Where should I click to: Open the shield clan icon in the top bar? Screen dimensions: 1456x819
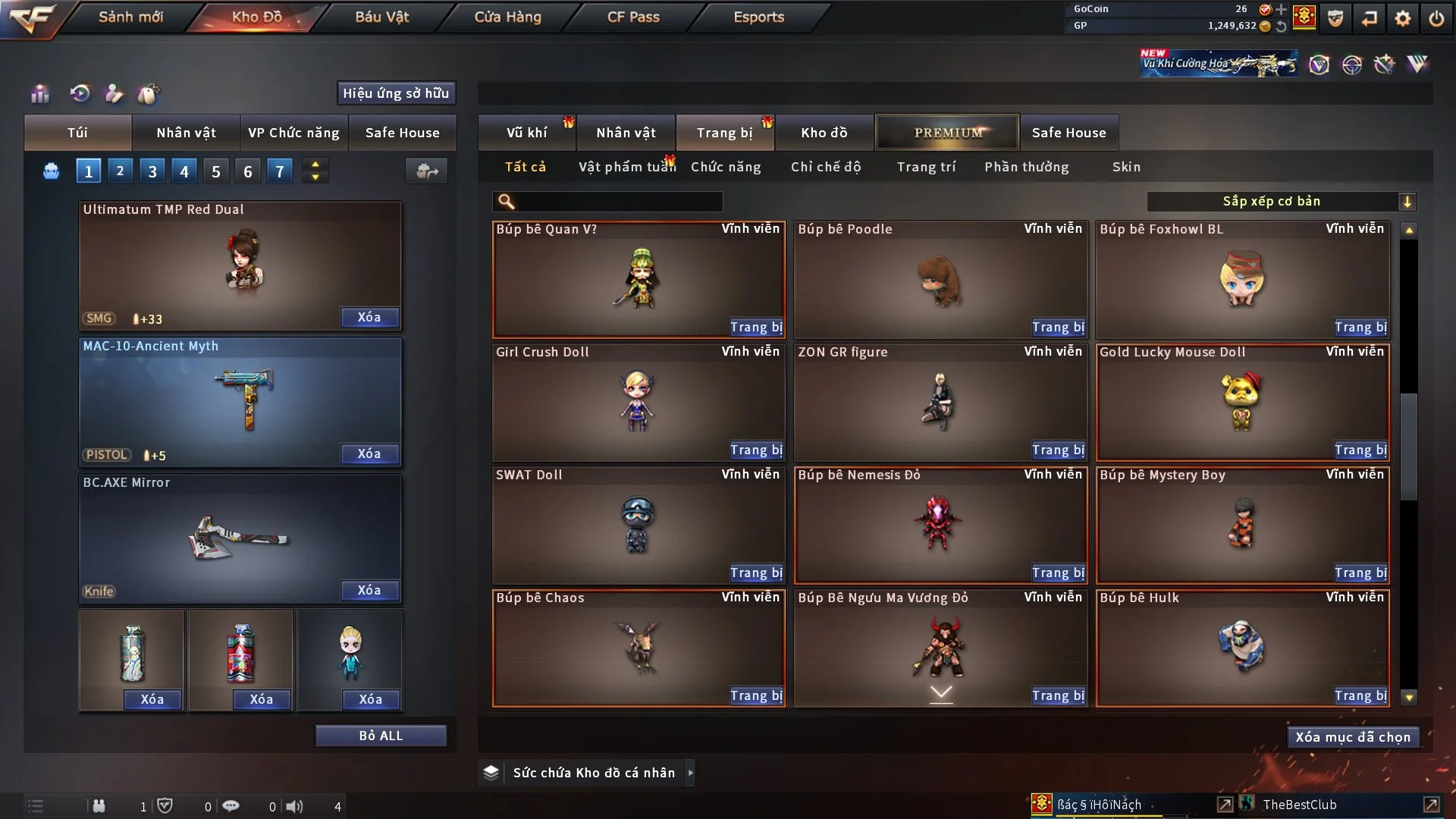tap(1334, 18)
